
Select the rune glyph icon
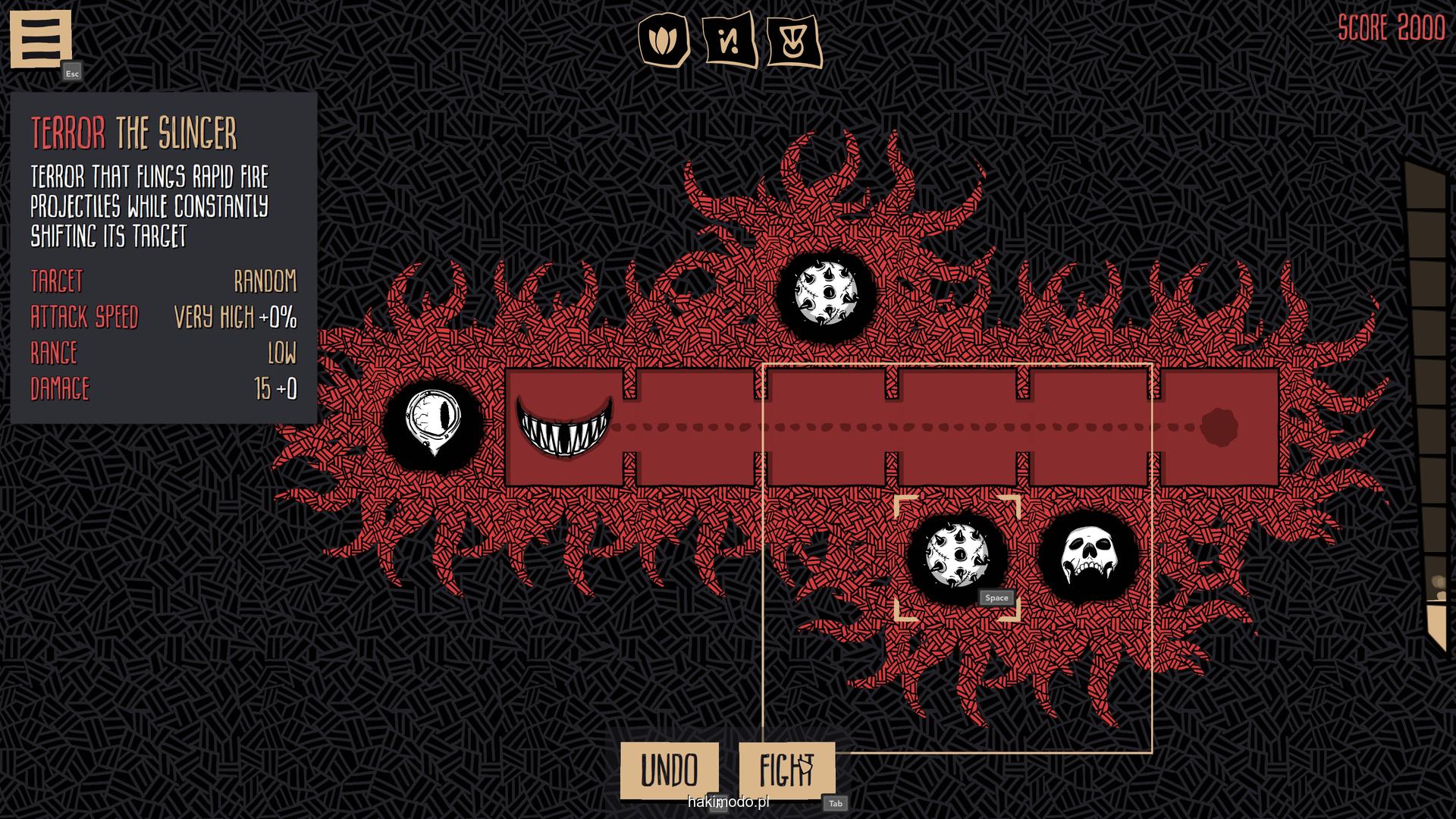(x=730, y=39)
